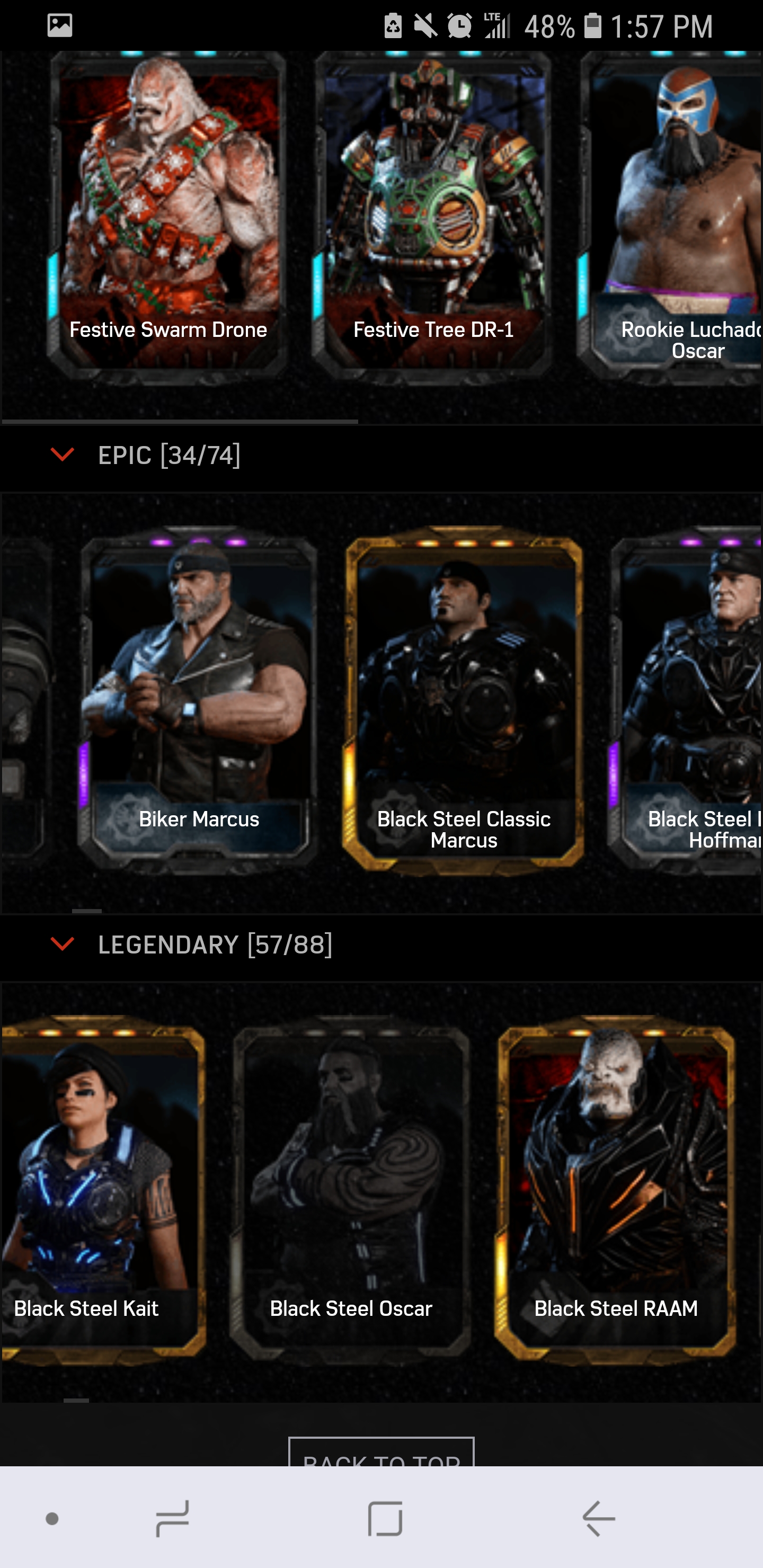
Task: Choose the Black Steel Kait card
Action: click(101, 1187)
